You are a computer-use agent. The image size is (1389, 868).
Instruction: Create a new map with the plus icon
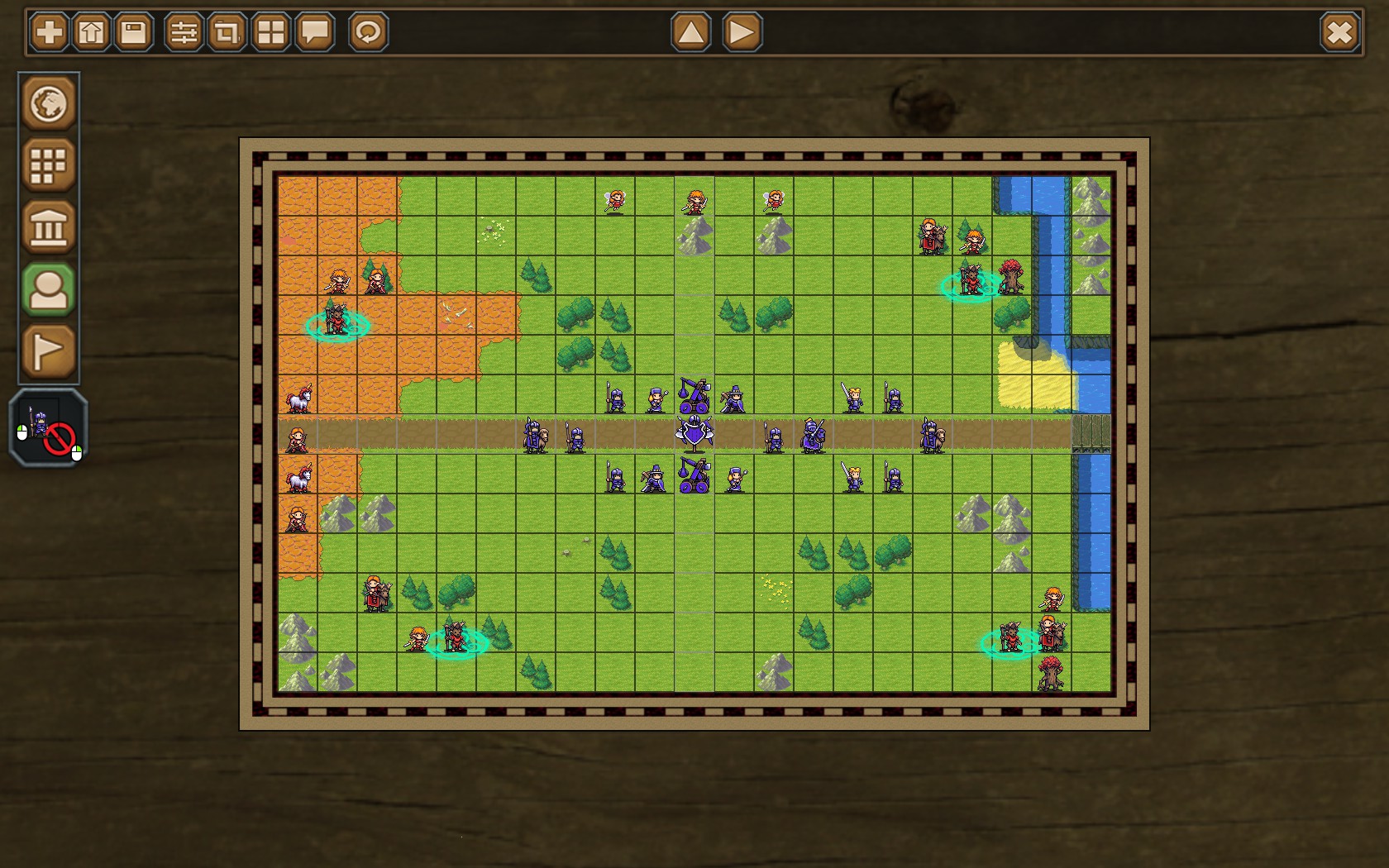point(47,31)
